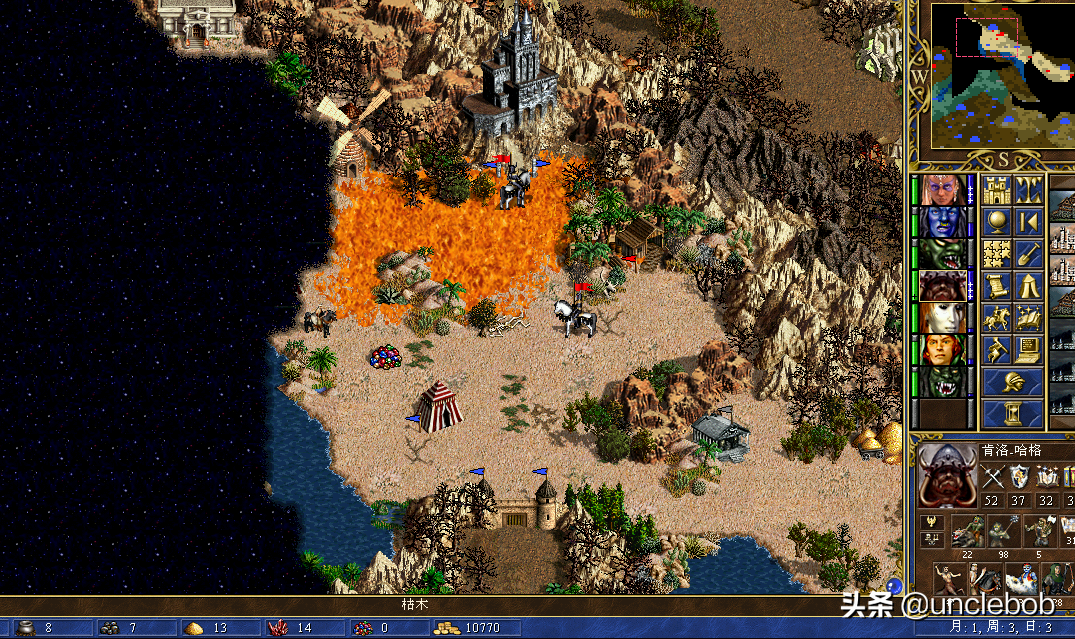This screenshot has height=639, width=1075.
Task: Open the kingdom overview castle button
Action: (x=997, y=190)
